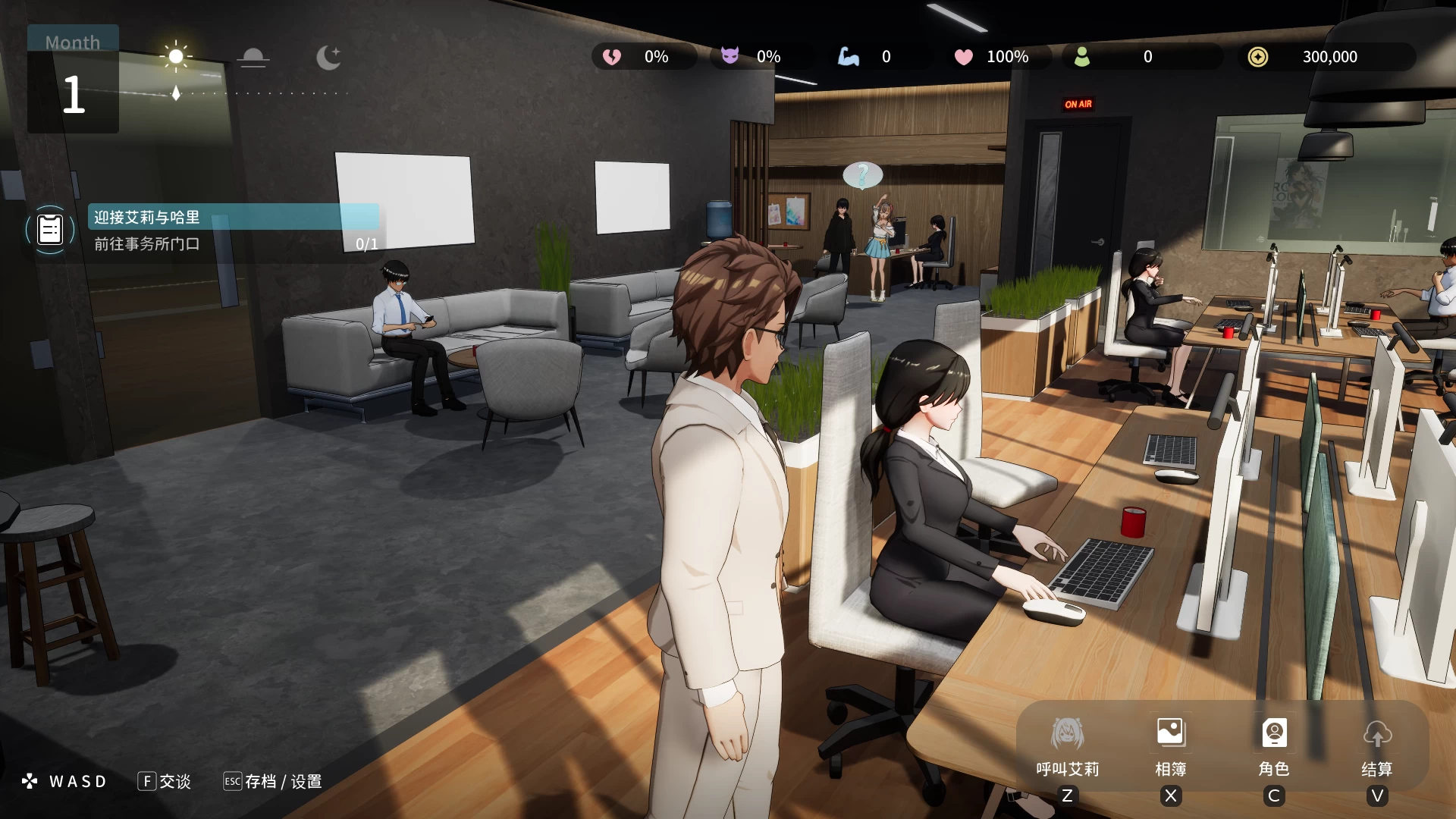This screenshot has width=1456, height=819.
Task: Open 结算 settlement via the cloud icon
Action: coord(1378,734)
